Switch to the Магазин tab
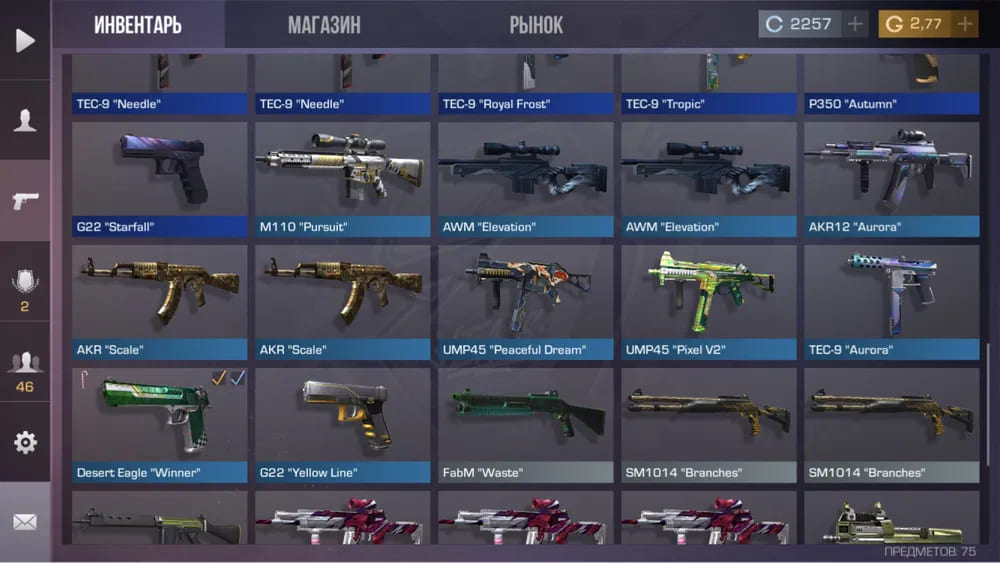This screenshot has width=1000, height=563. tap(324, 25)
